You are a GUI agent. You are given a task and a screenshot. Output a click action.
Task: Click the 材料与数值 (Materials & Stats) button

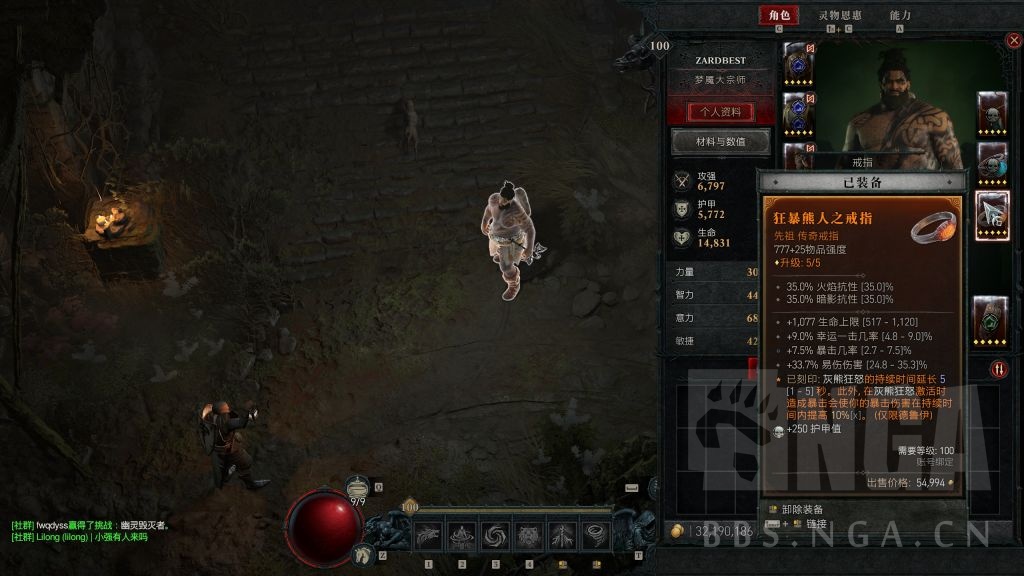coord(720,142)
